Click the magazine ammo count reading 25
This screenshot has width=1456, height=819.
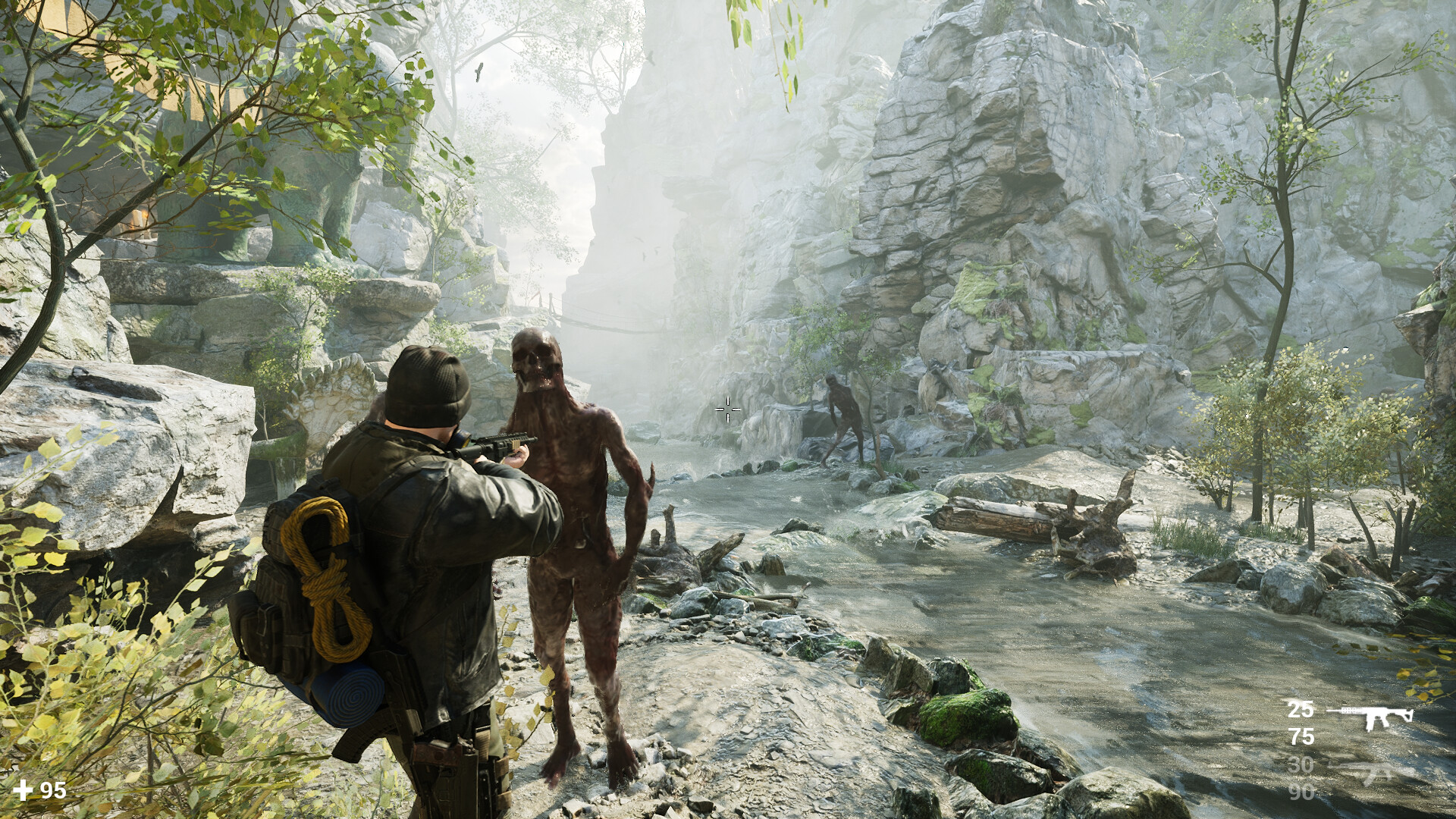1300,711
